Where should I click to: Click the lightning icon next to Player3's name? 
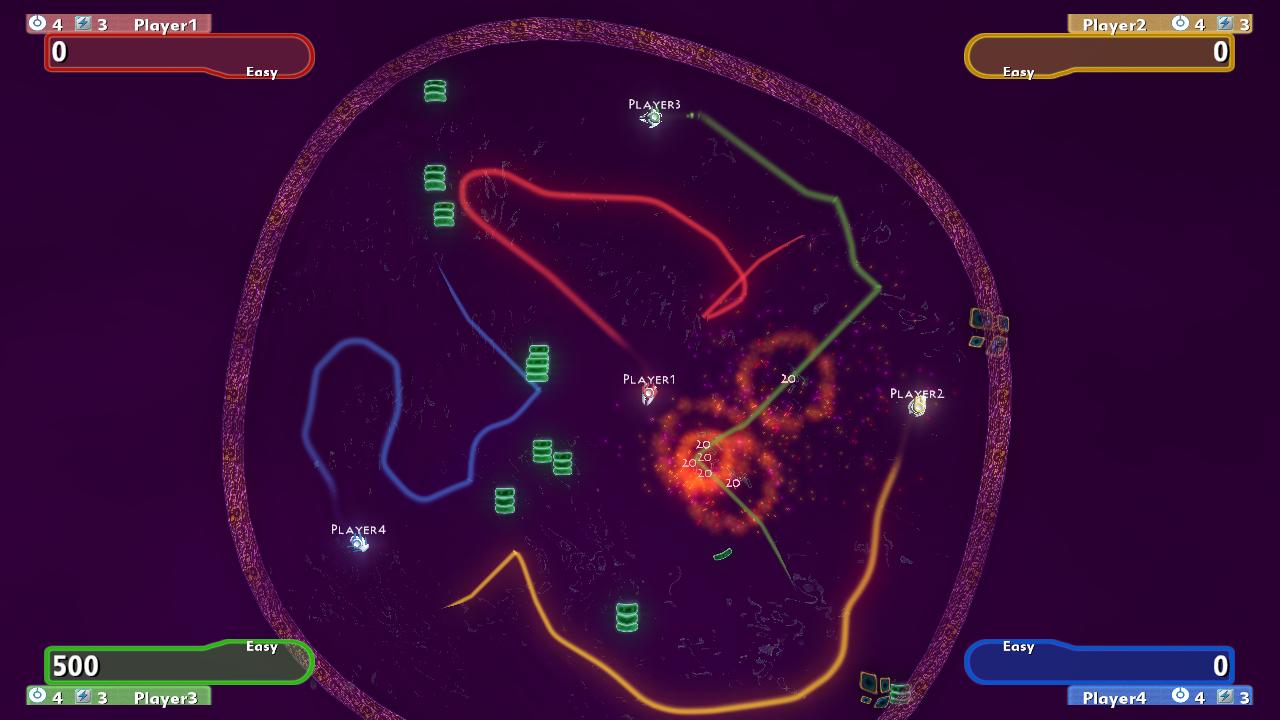click(82, 697)
